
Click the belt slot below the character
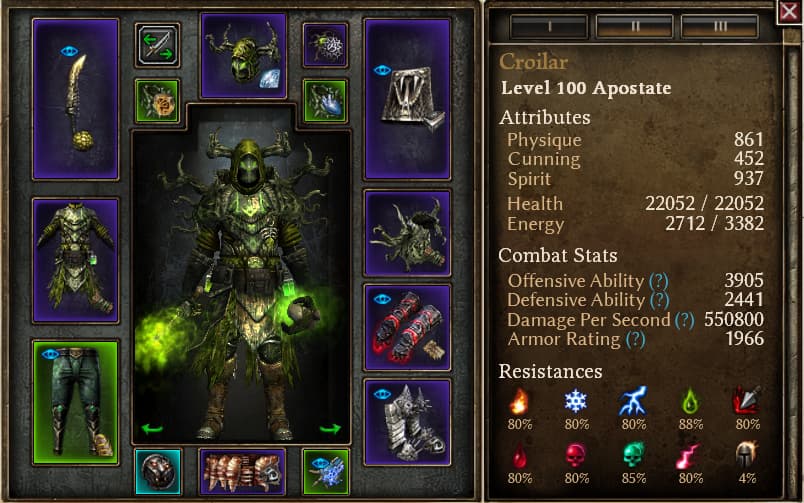click(x=243, y=472)
